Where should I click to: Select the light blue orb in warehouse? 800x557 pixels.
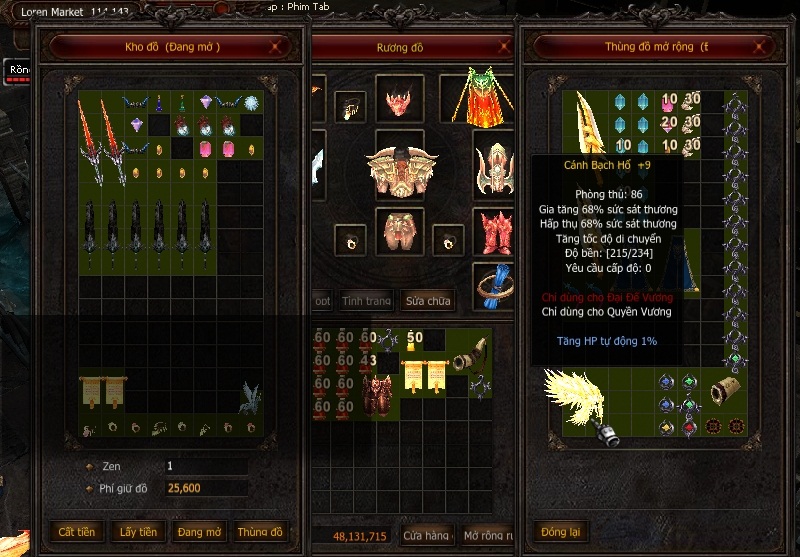[254, 103]
